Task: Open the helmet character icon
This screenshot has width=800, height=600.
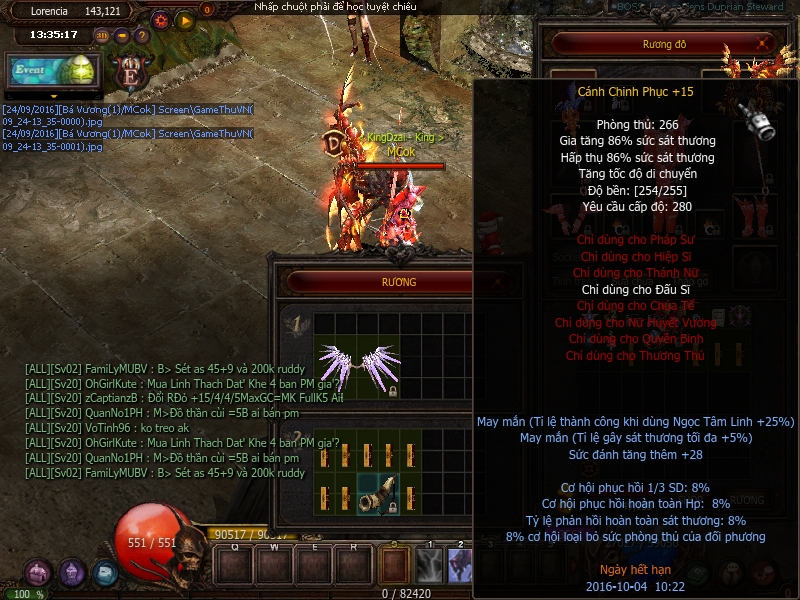Action: 72,573
